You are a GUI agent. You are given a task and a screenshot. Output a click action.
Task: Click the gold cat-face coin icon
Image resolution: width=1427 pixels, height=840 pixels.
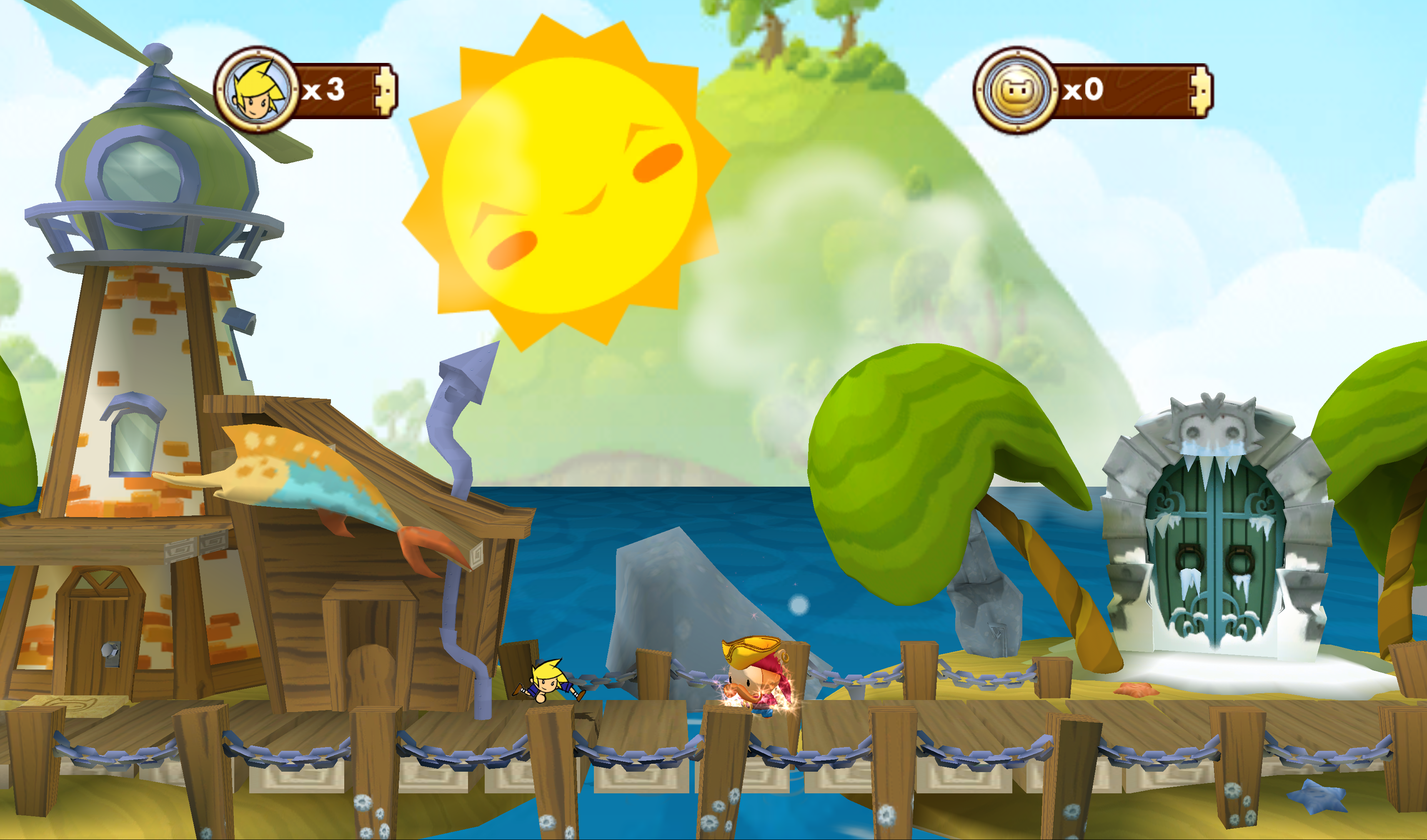click(1017, 90)
